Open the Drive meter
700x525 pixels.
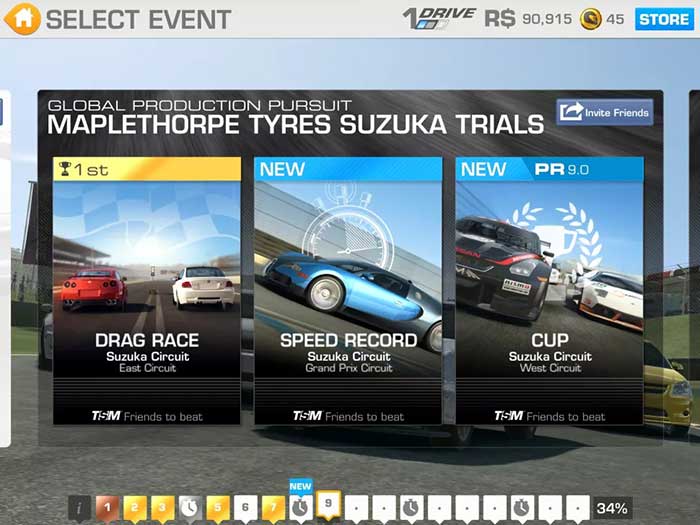[437, 19]
